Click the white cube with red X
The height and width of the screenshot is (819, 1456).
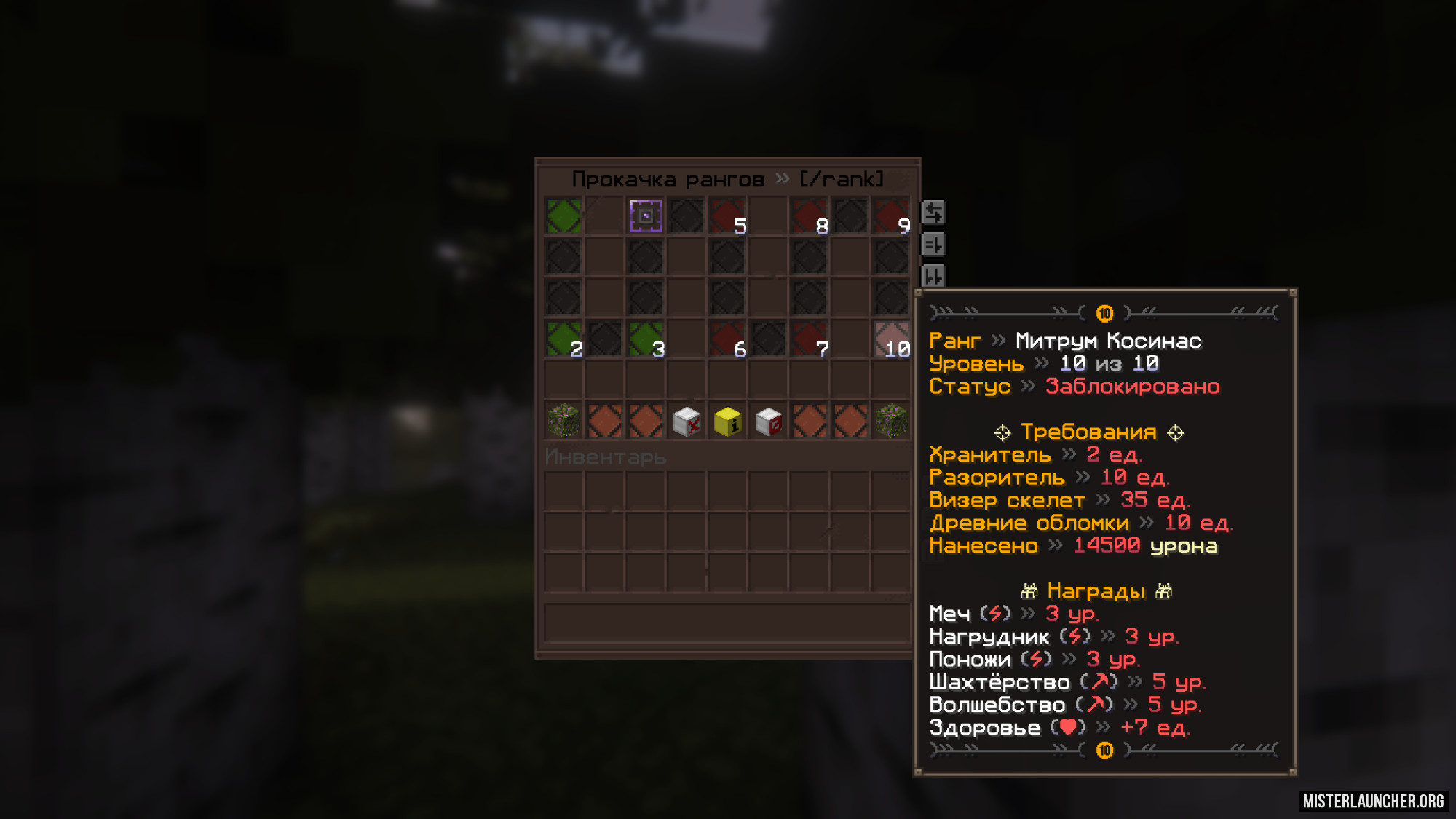[687, 422]
